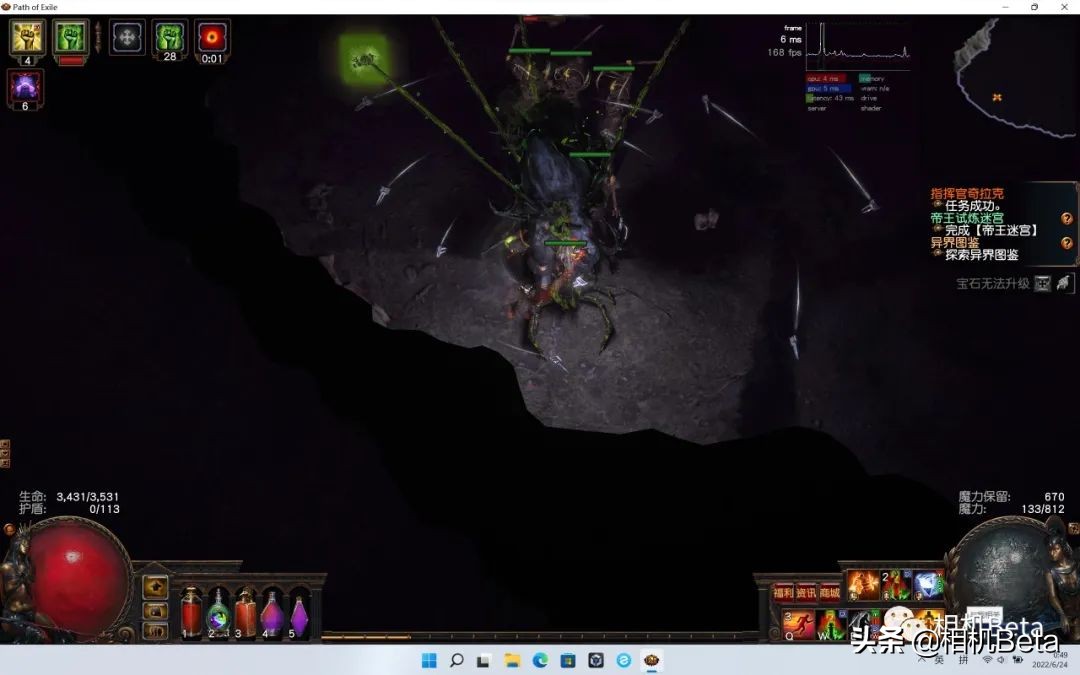The width and height of the screenshot is (1080, 675).
Task: Use the first red life flask
Action: [191, 612]
